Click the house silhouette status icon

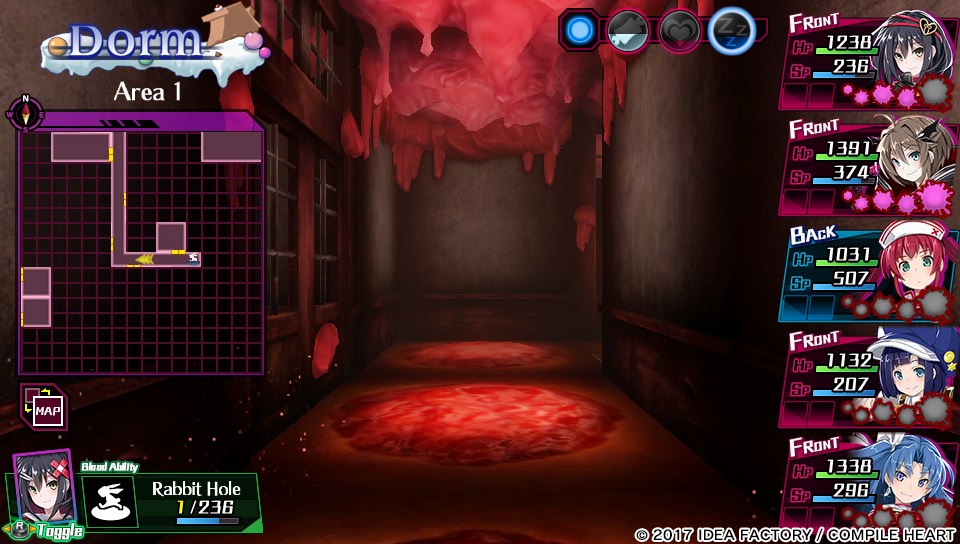click(628, 30)
